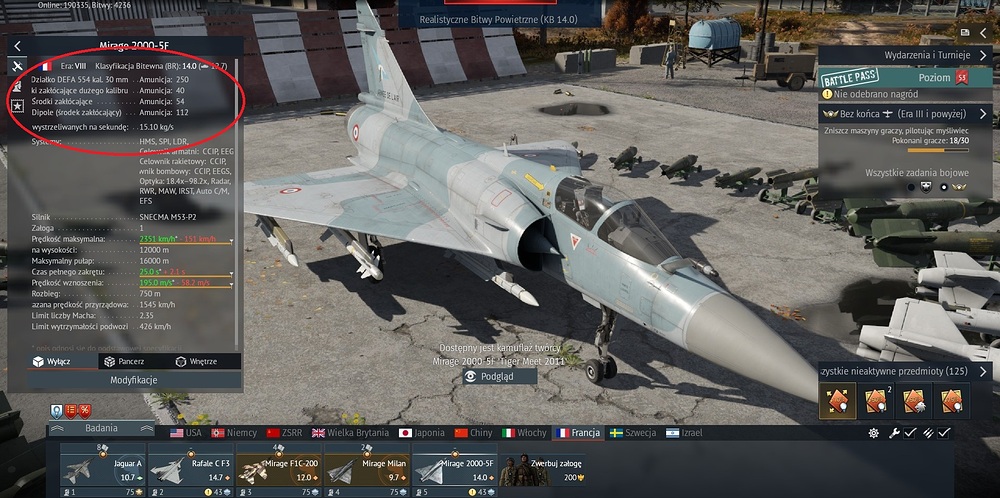
Task: Open the Modyfikacje panel
Action: point(134,380)
